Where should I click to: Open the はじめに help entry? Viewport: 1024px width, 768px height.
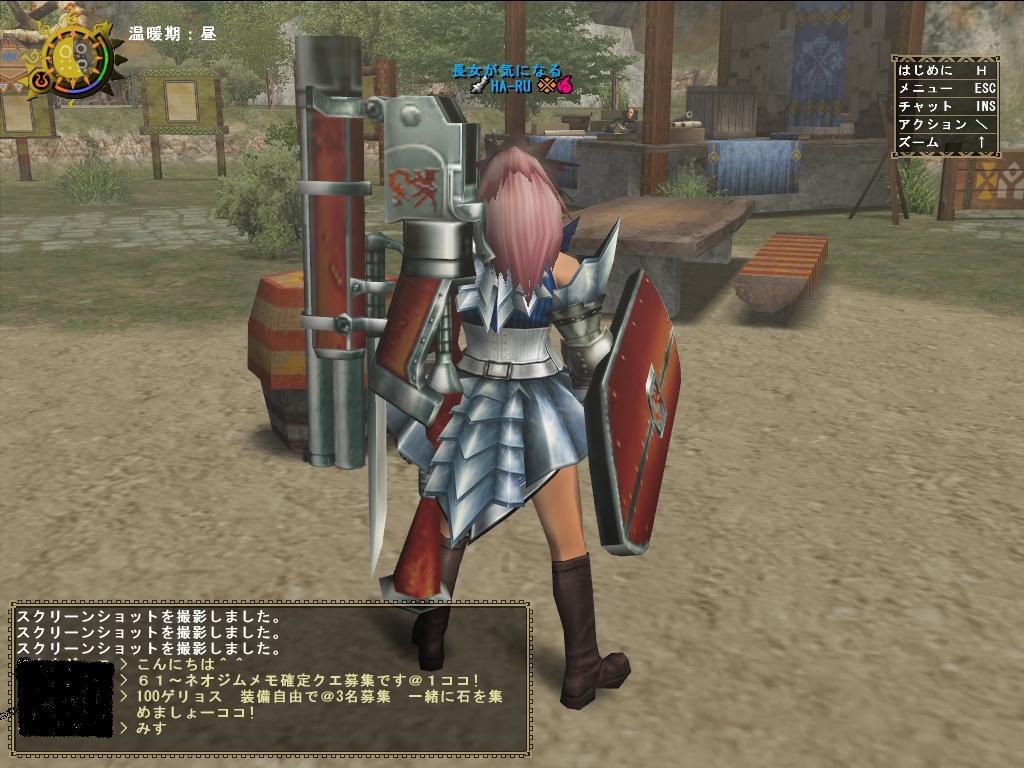pyautogui.click(x=944, y=70)
